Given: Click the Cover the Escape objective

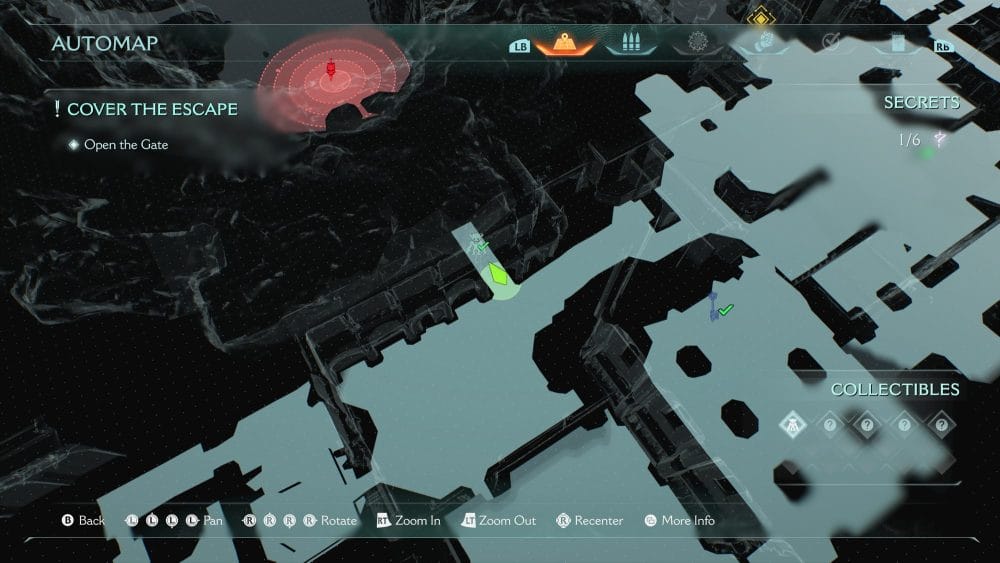Looking at the screenshot, I should 152,109.
